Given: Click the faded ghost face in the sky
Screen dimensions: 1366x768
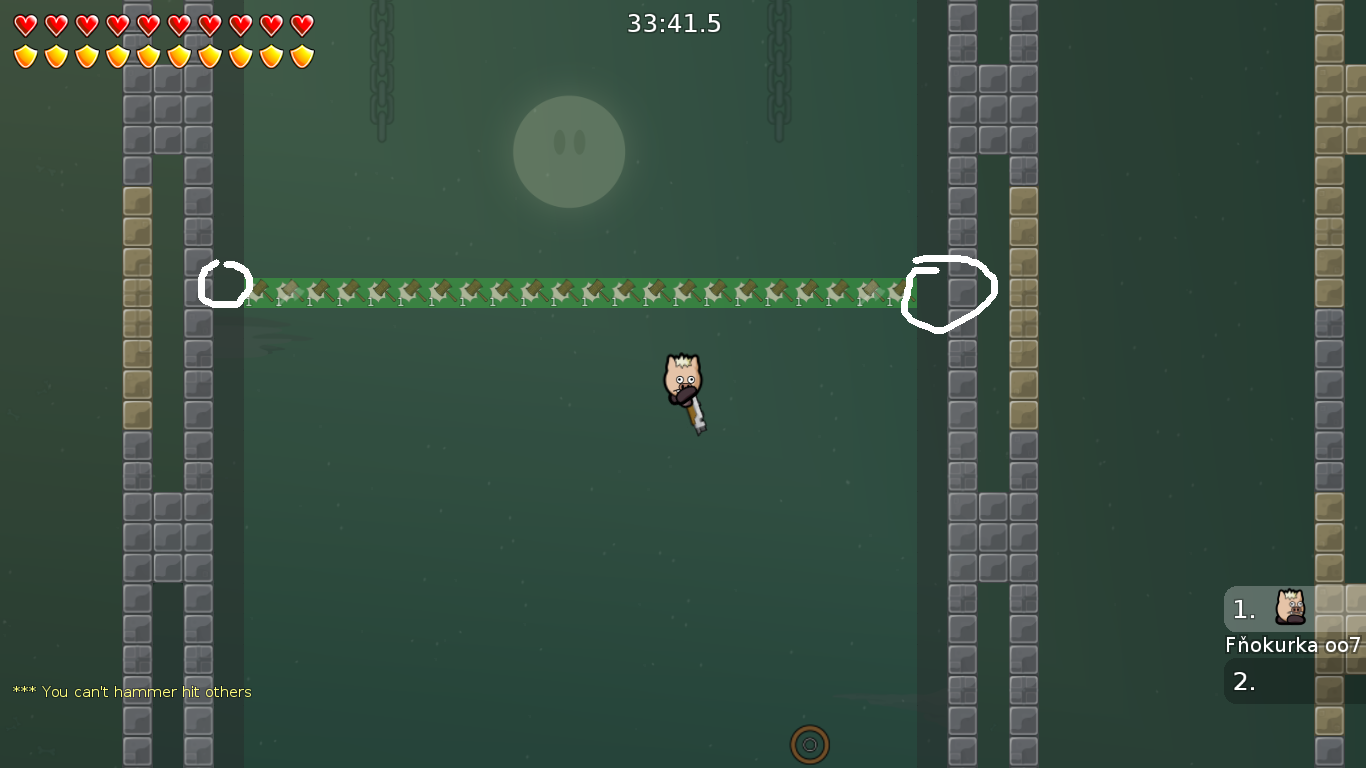Looking at the screenshot, I should [569, 152].
